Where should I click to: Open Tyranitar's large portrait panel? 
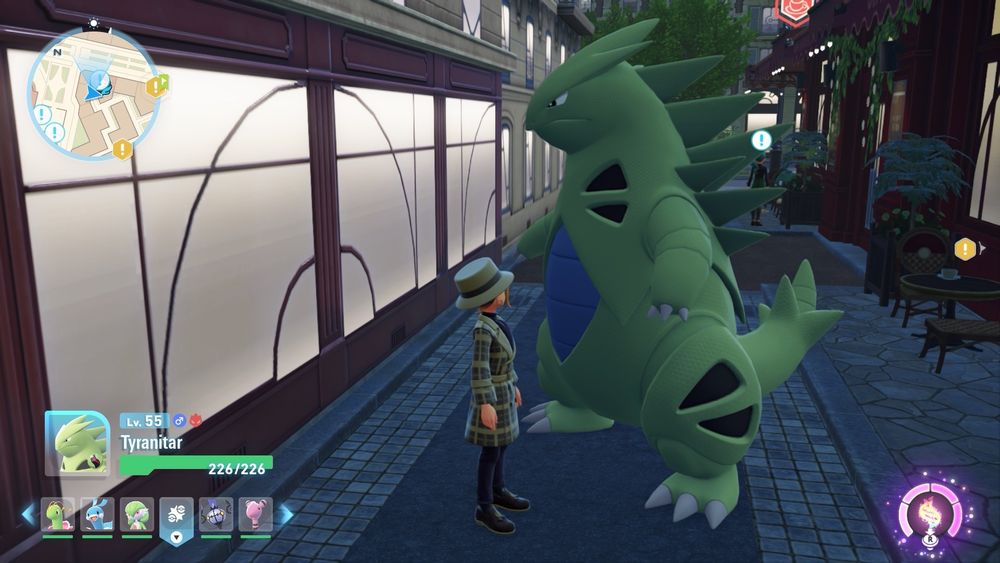[x=77, y=443]
